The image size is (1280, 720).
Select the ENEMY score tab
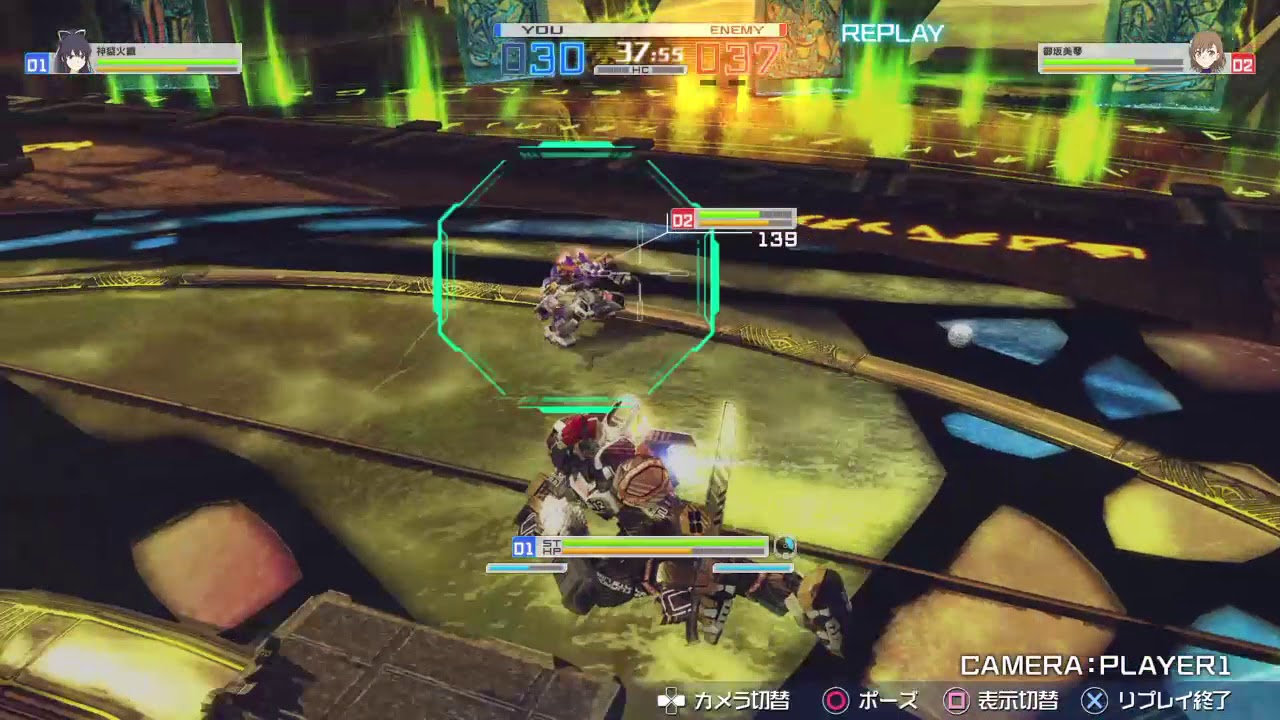(x=741, y=29)
